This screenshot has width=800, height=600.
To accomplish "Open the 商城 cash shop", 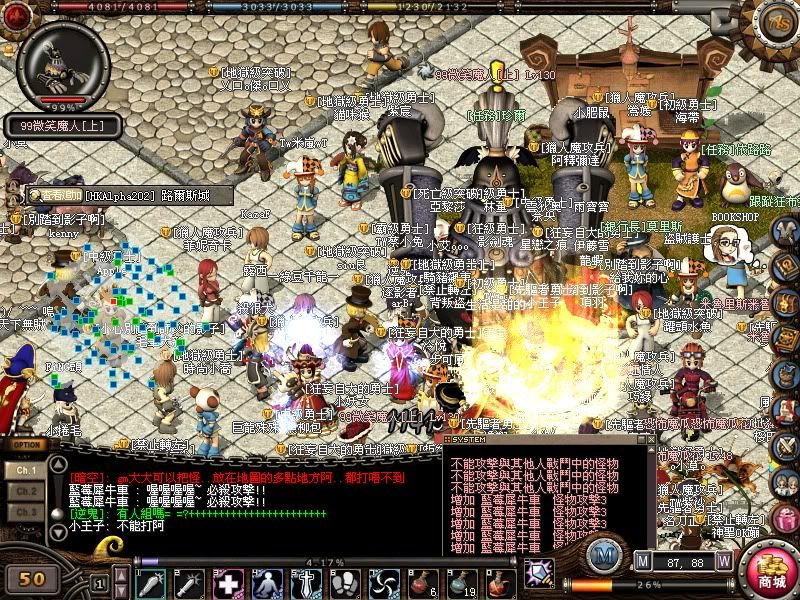I will point(769,571).
